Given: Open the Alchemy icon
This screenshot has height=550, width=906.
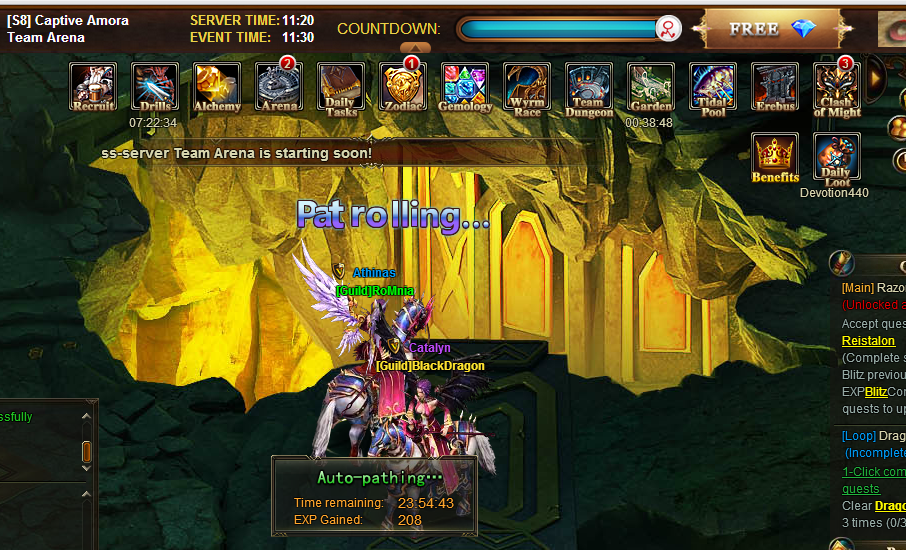Looking at the screenshot, I should coord(217,86).
